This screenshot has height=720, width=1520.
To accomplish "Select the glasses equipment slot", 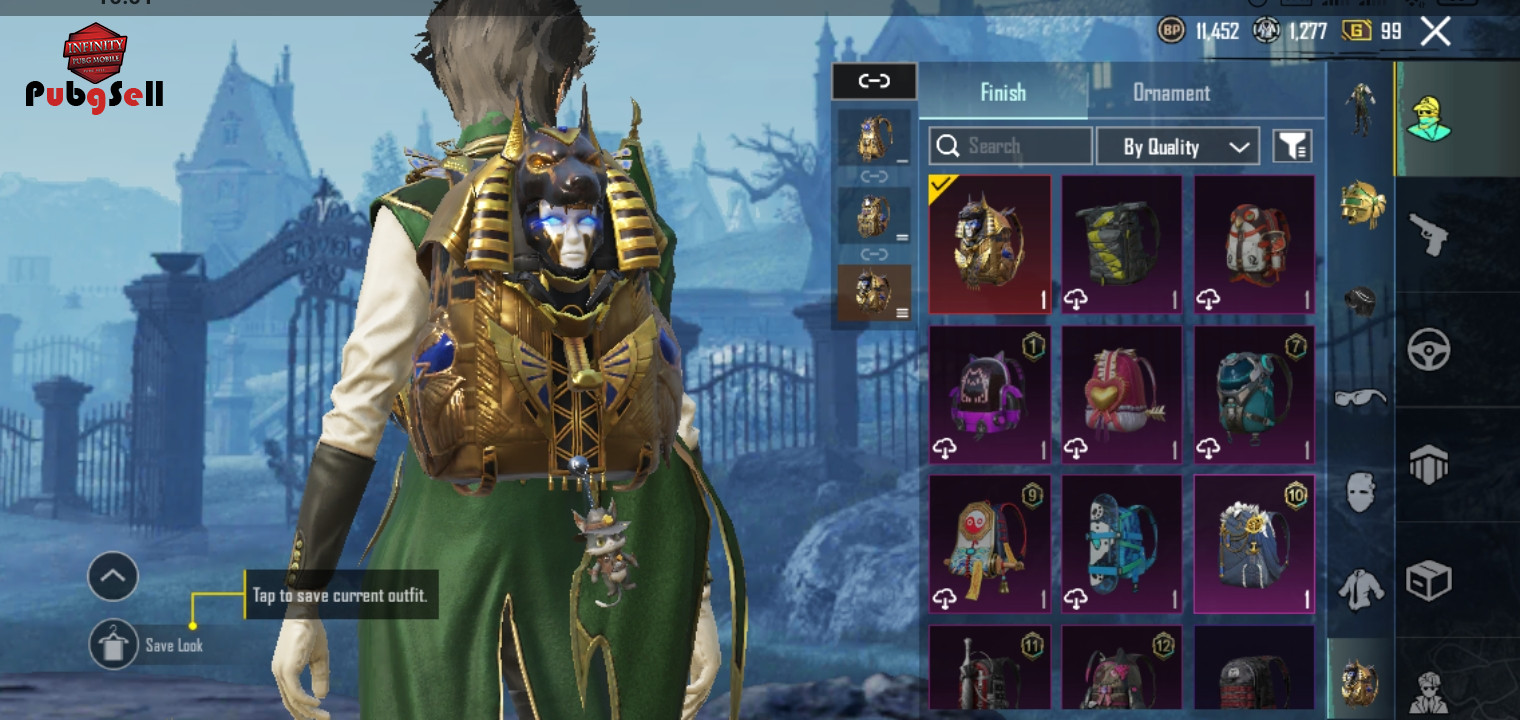I will click(1360, 398).
